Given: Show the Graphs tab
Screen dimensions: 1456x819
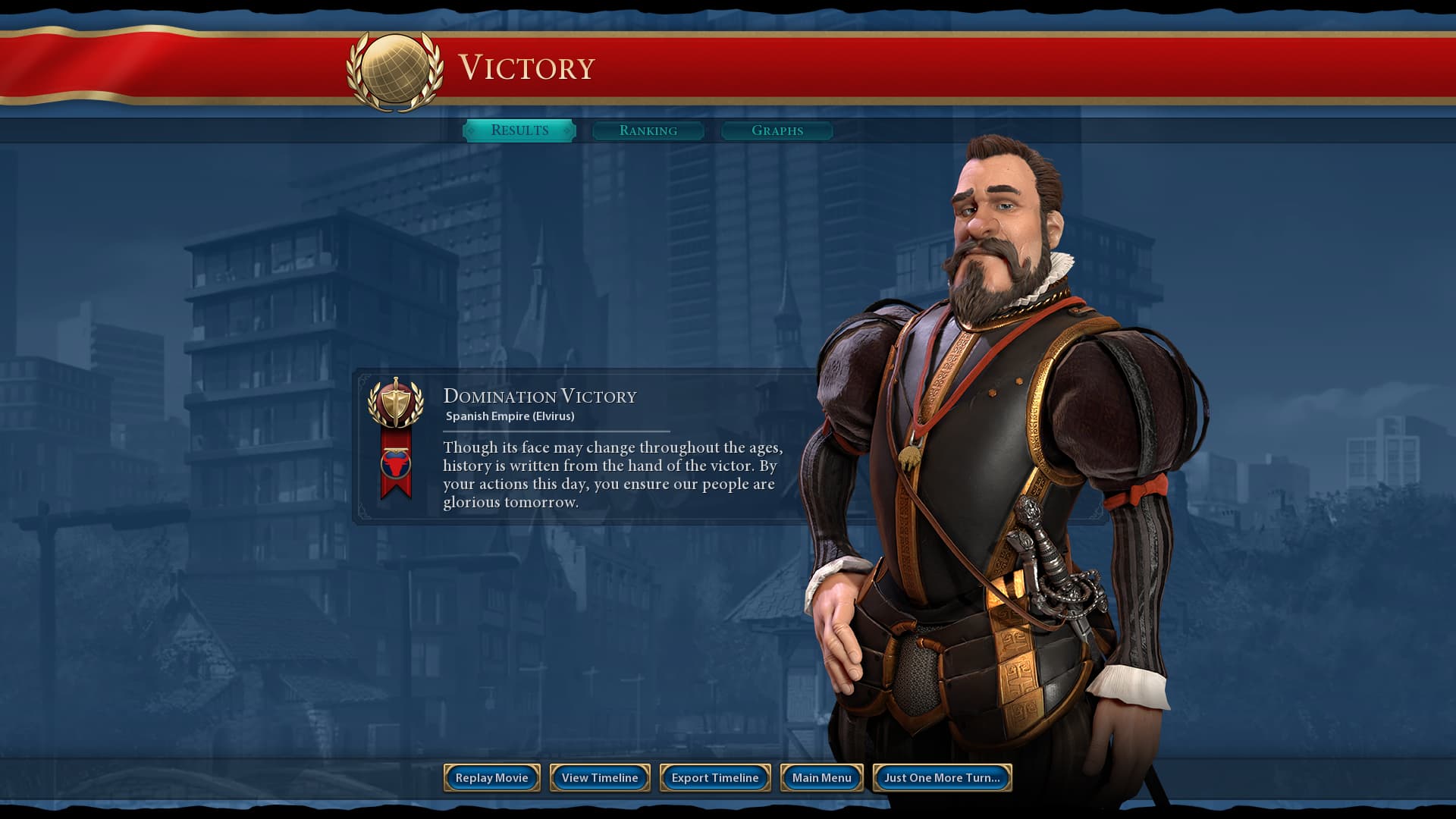Looking at the screenshot, I should 777,130.
